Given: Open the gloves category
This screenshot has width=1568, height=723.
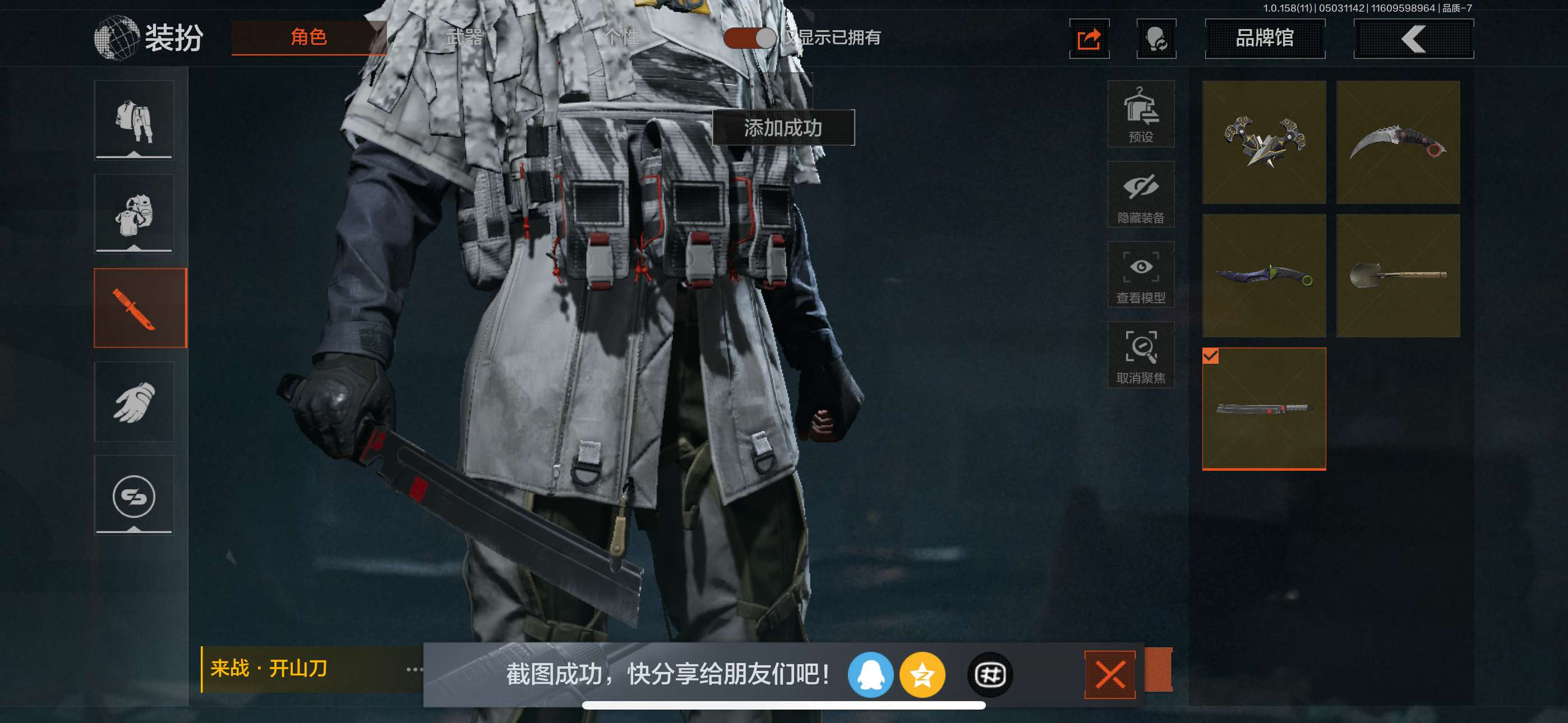Looking at the screenshot, I should 134,402.
